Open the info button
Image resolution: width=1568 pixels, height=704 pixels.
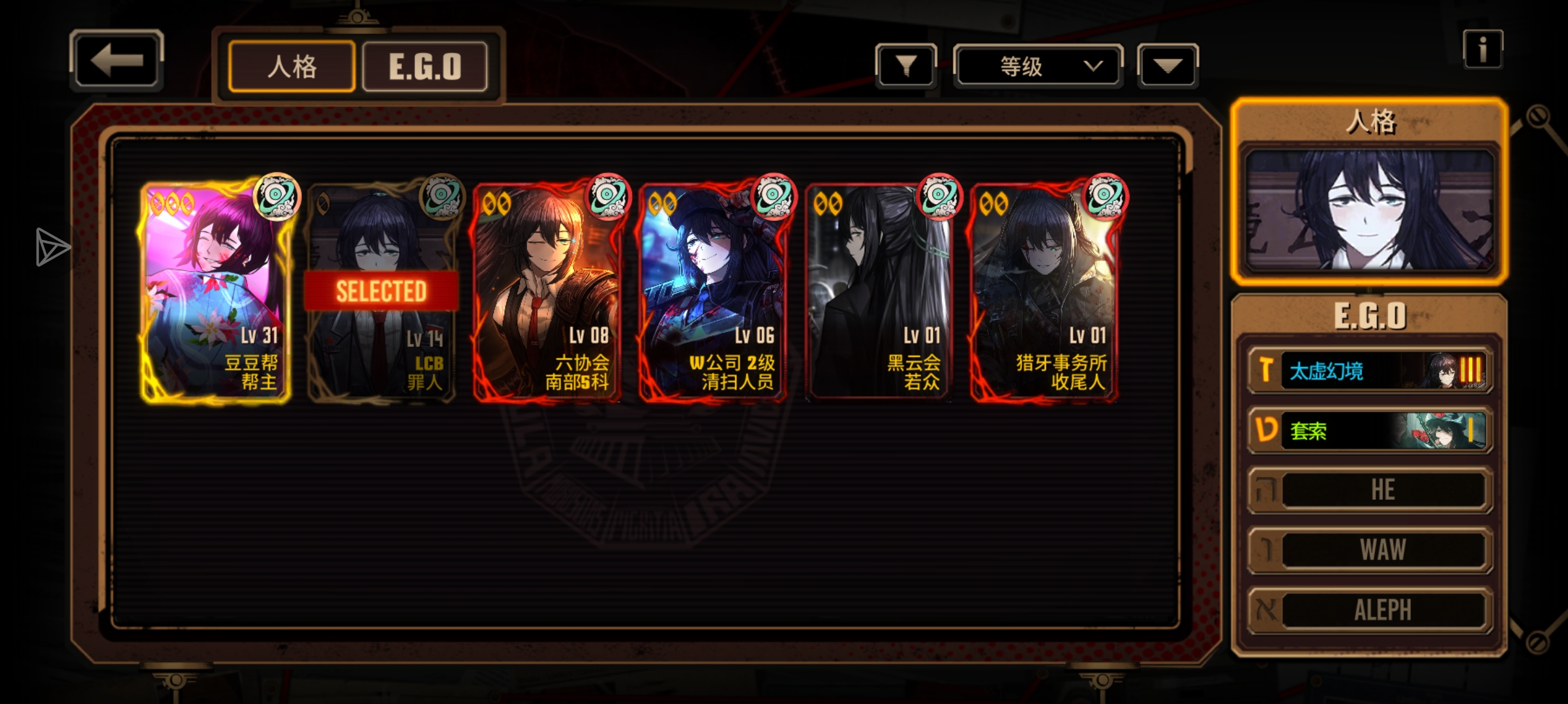click(x=1483, y=50)
